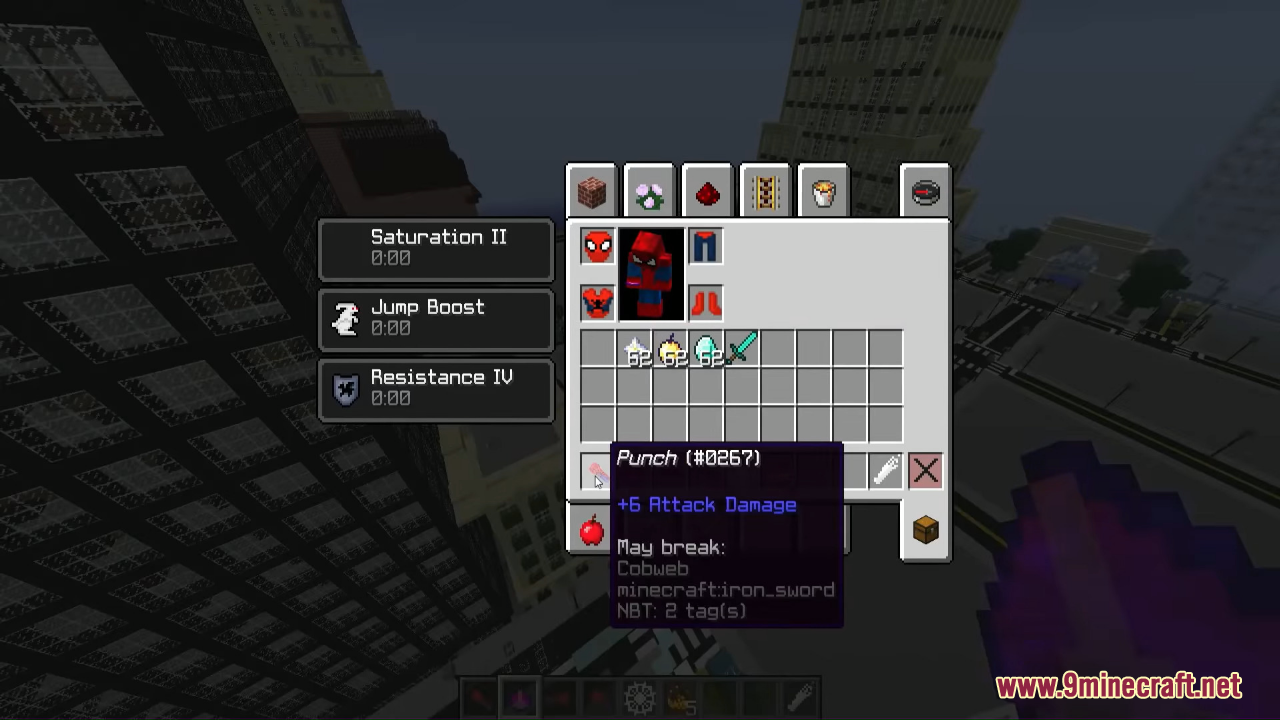Open the crafting chest icon
This screenshot has width=1280, height=720.
tap(925, 530)
